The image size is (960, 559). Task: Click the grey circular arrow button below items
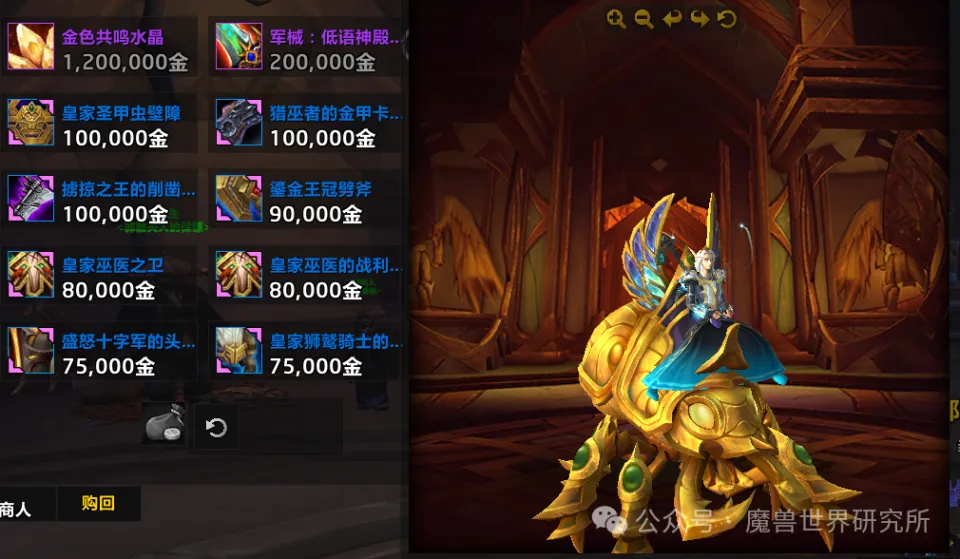[x=216, y=428]
